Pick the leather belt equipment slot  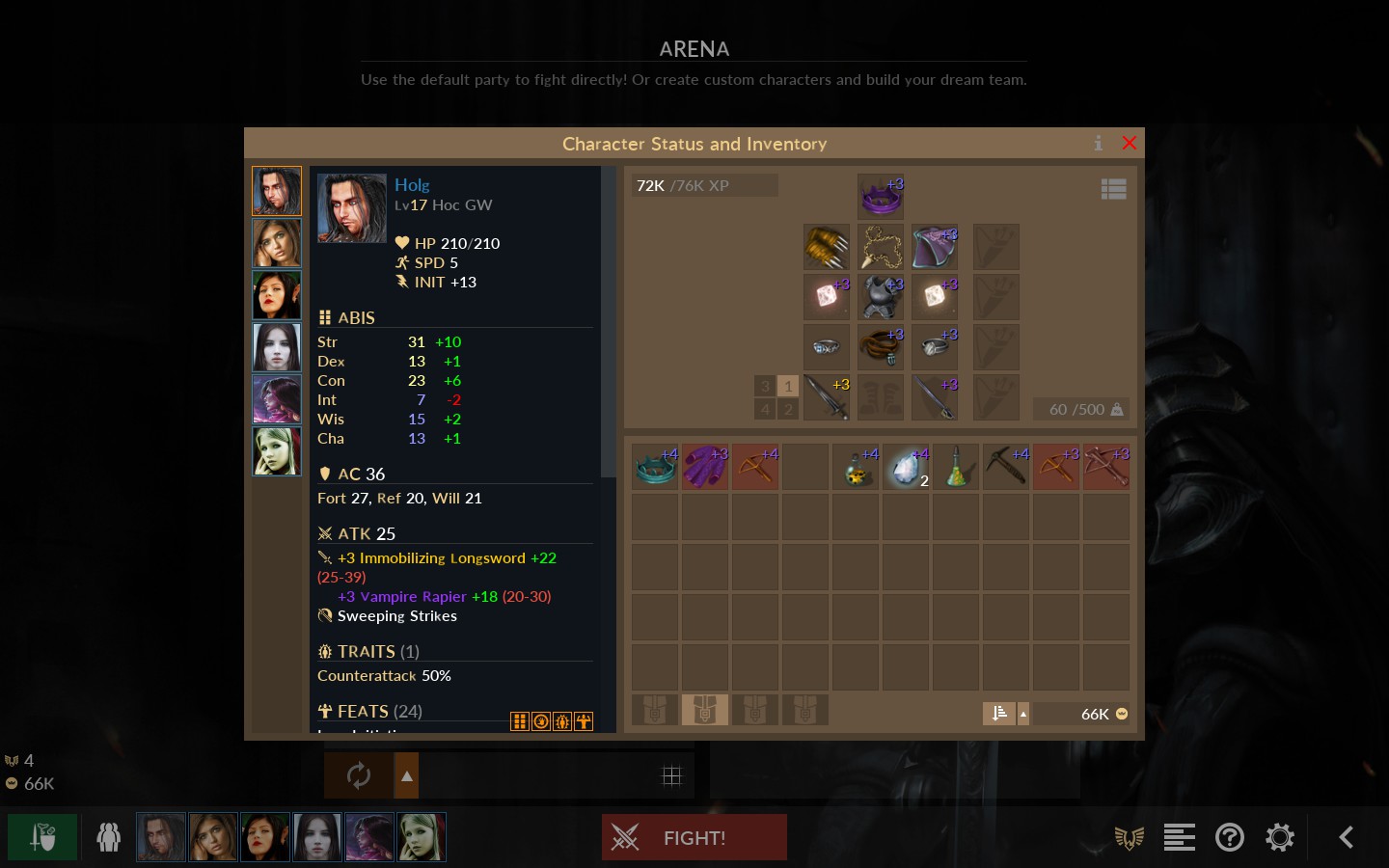pos(881,347)
